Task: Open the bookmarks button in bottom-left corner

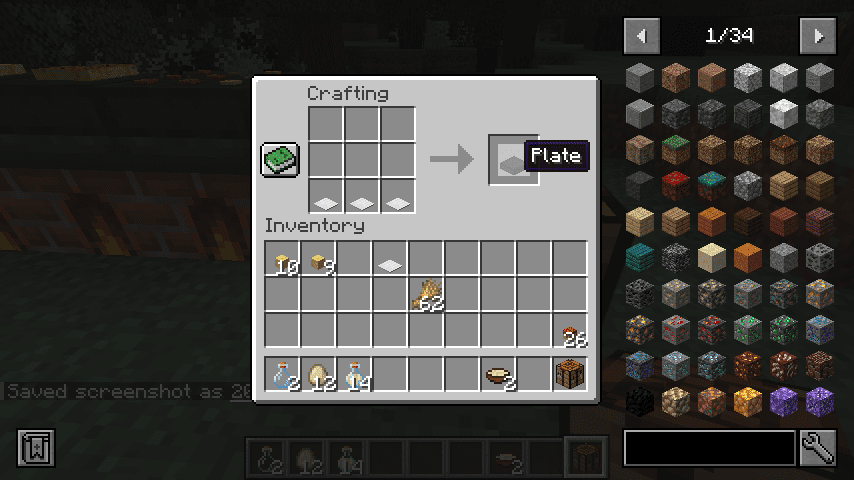Action: [x=35, y=448]
